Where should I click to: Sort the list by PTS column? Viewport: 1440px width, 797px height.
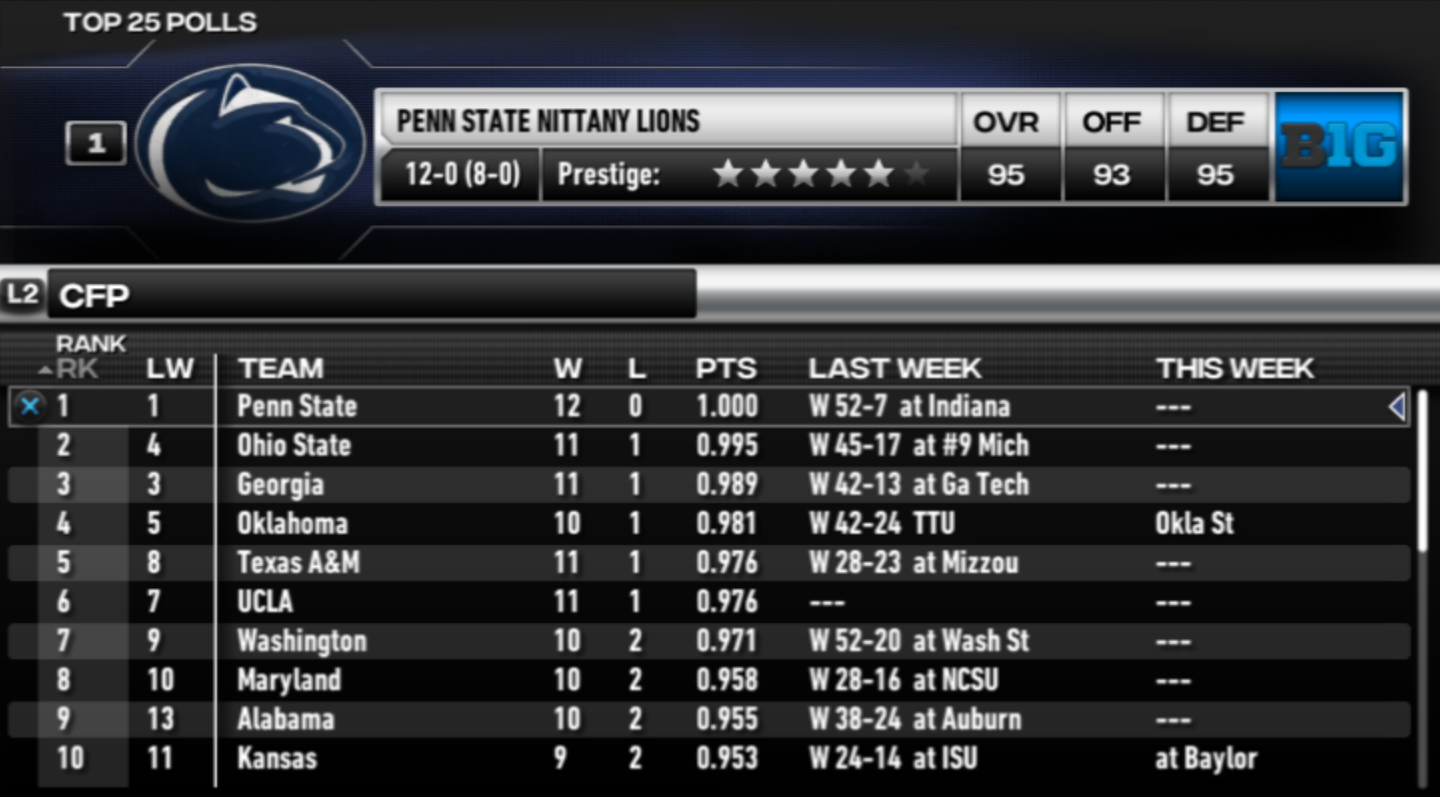726,369
